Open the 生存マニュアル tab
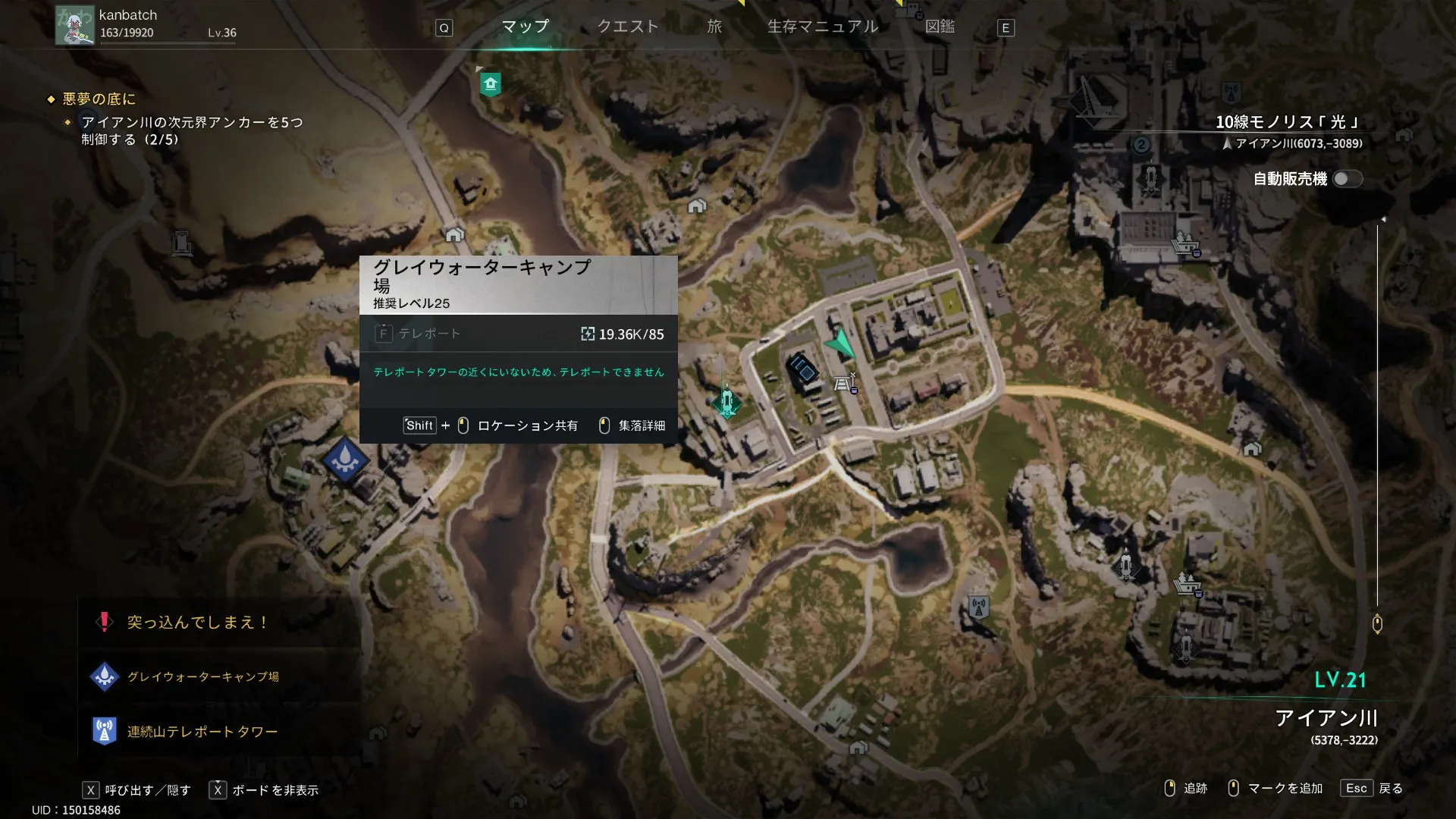Viewport: 1456px width, 819px height. pyautogui.click(x=823, y=27)
